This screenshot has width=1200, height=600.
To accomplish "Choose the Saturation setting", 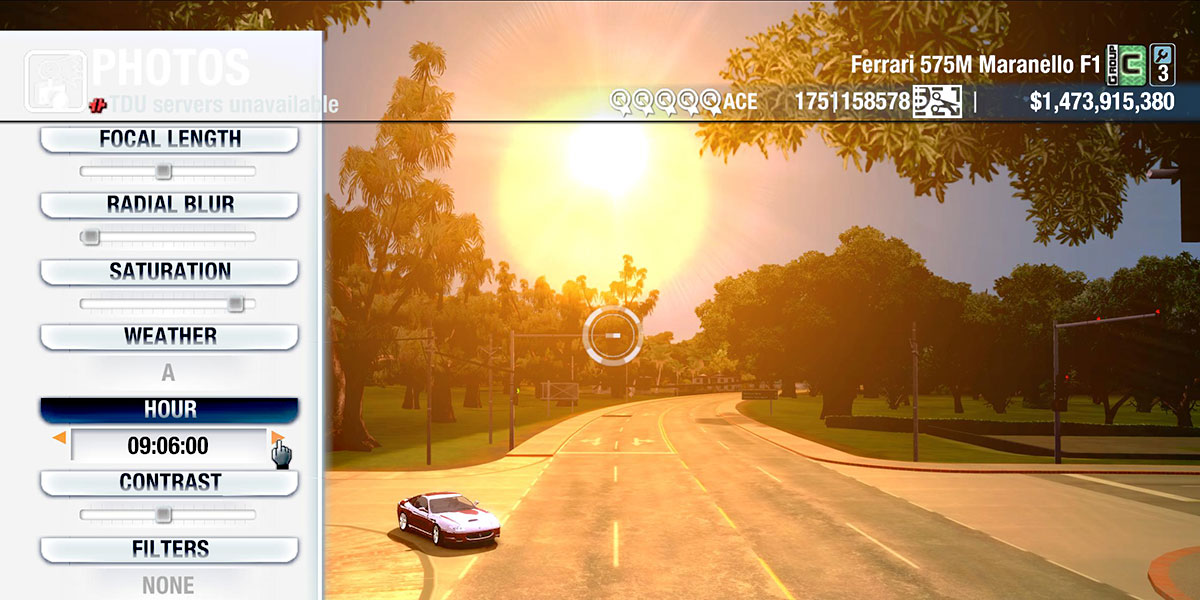I will (169, 271).
